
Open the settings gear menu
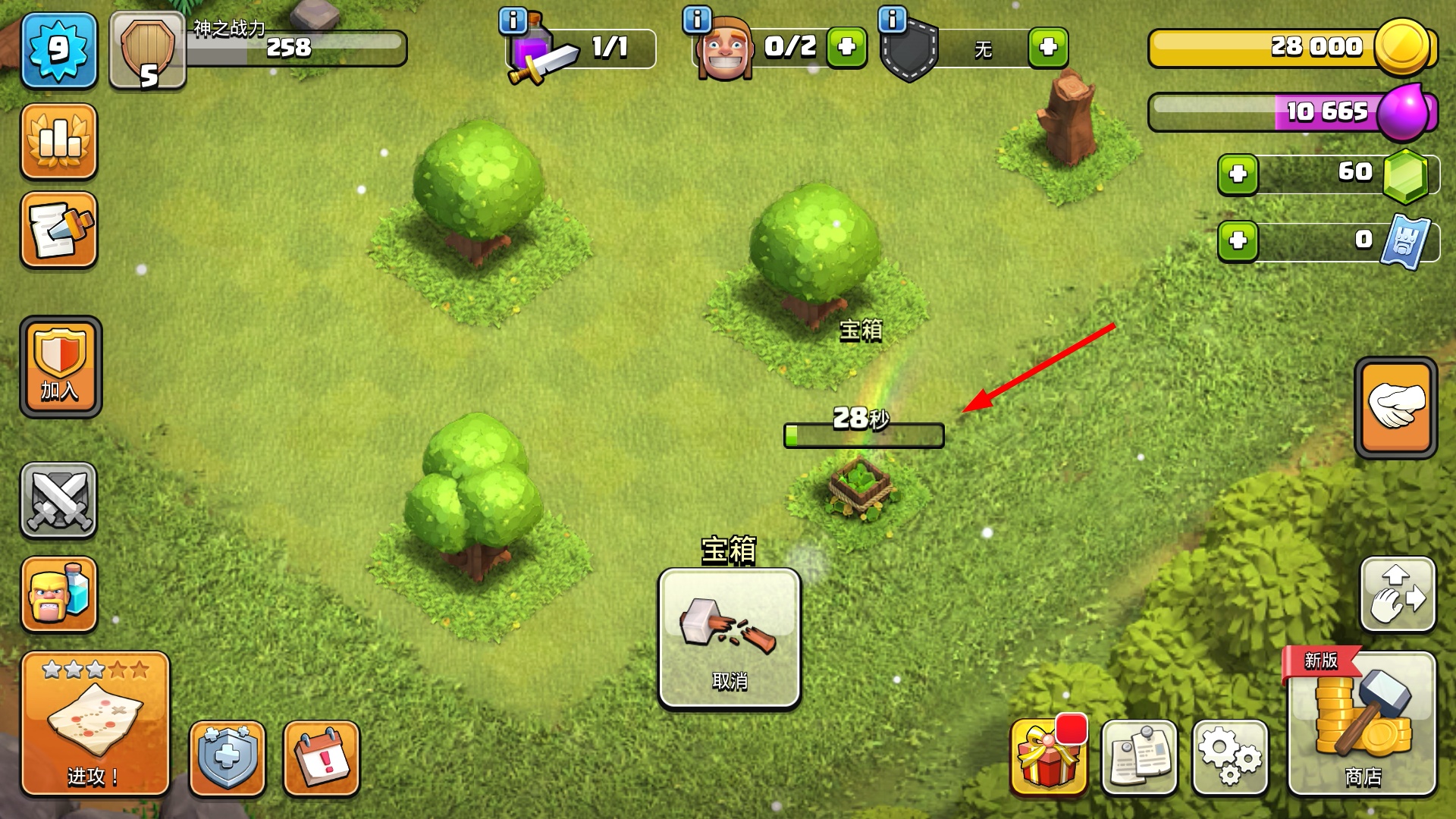(1229, 758)
